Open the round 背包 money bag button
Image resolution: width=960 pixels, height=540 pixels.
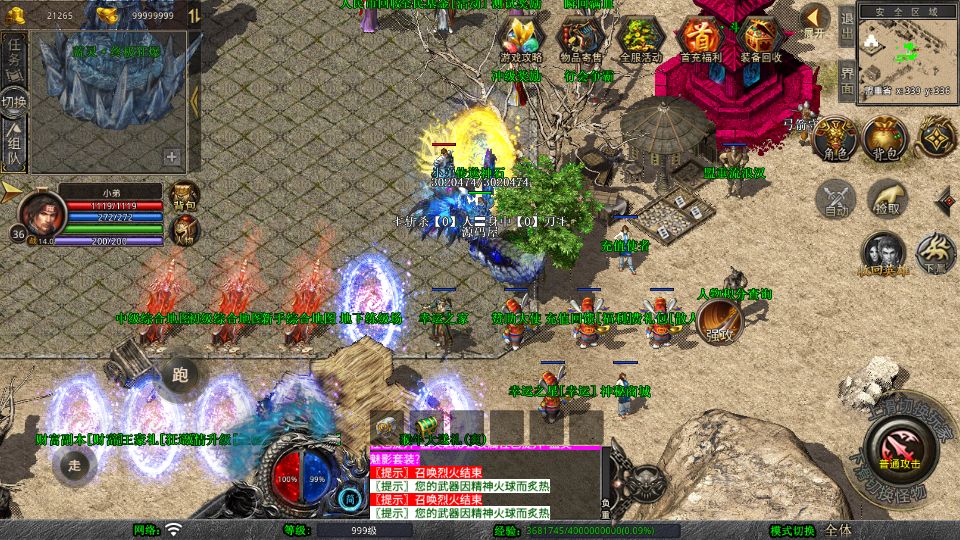885,140
